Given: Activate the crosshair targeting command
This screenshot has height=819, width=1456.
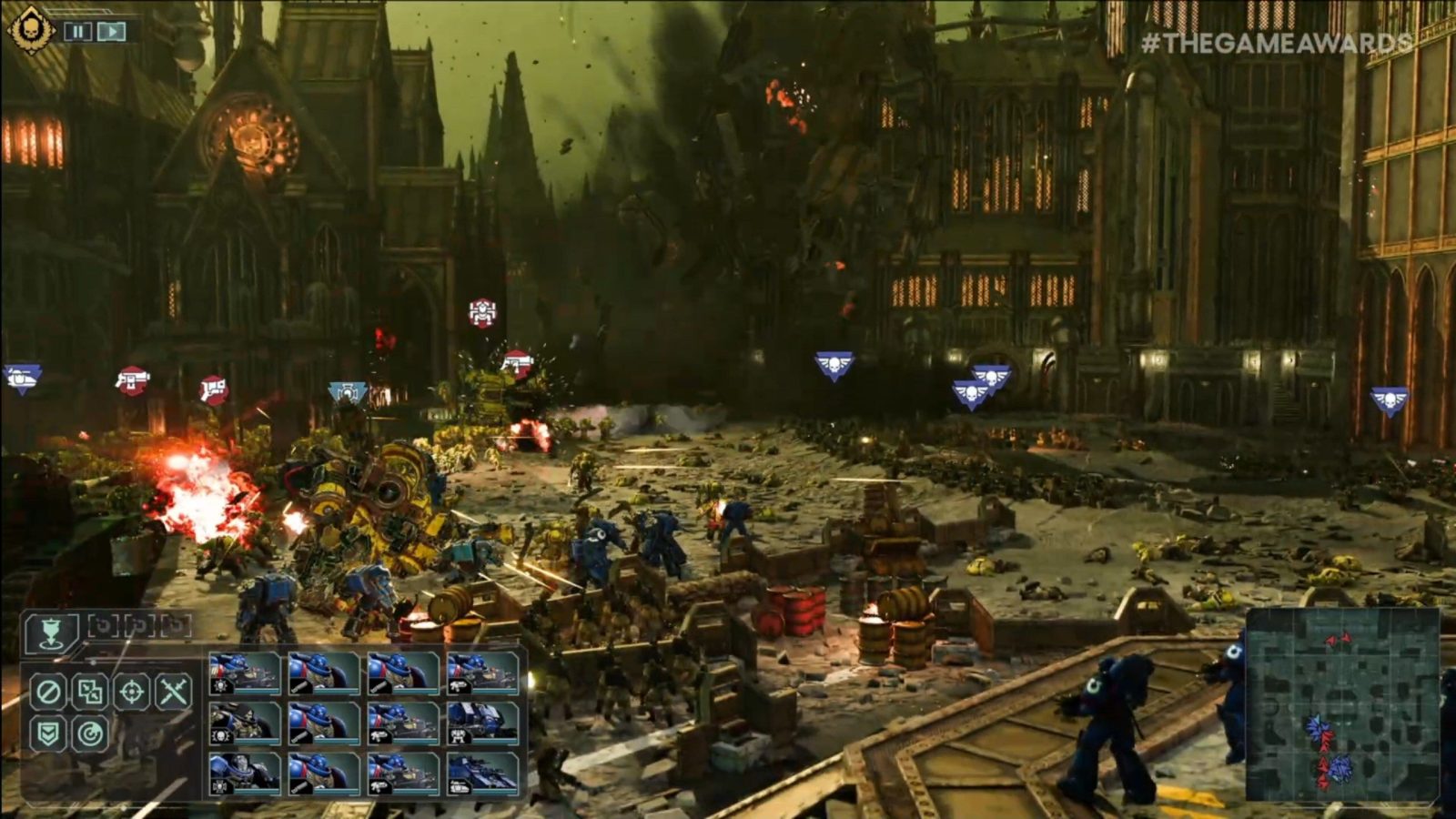Looking at the screenshot, I should point(133,693).
